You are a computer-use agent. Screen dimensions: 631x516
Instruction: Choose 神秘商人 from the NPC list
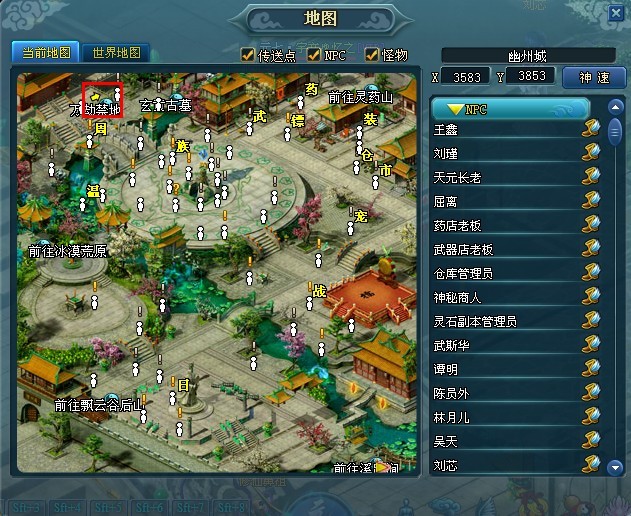[x=458, y=297]
